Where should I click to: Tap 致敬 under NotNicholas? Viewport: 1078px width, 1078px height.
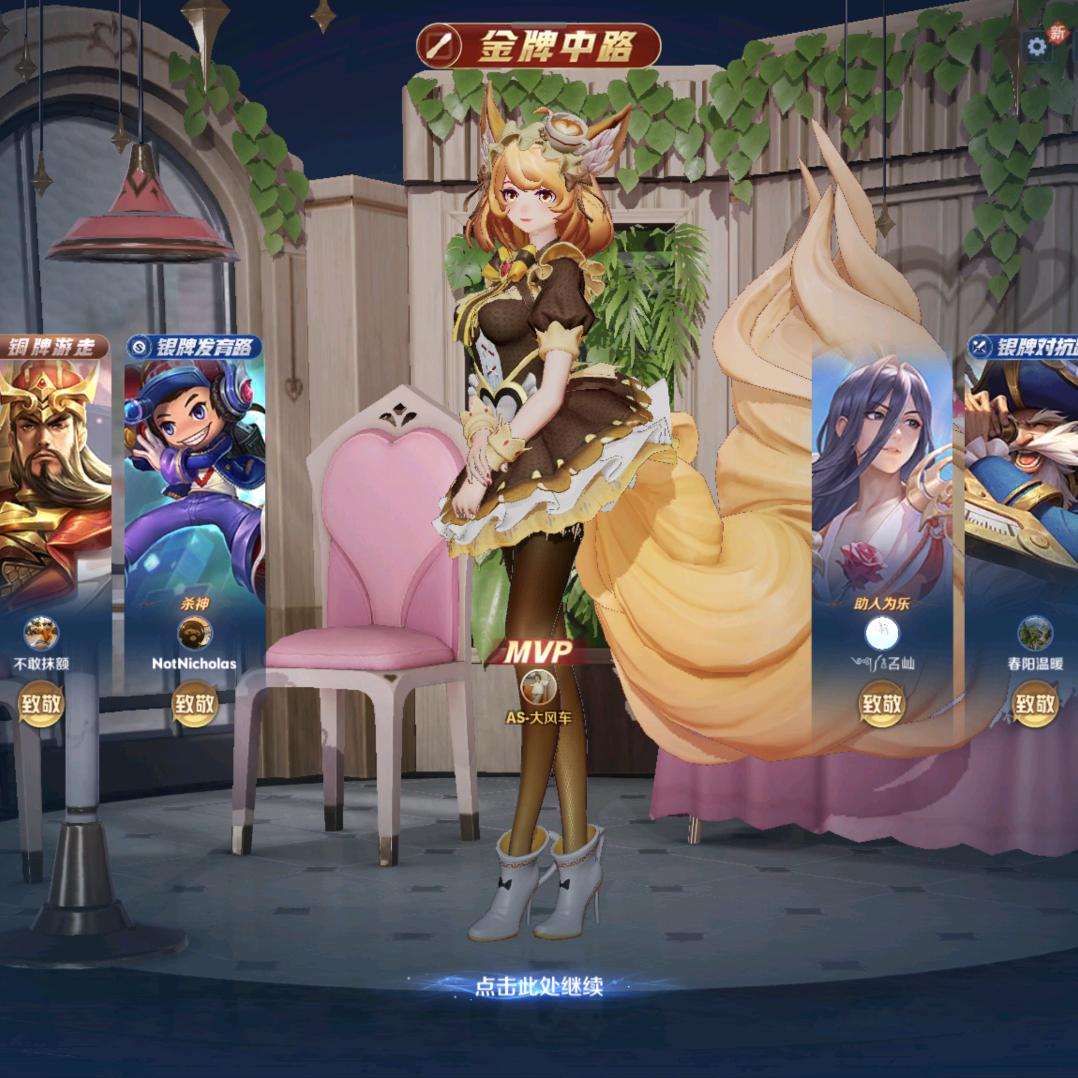tap(195, 704)
